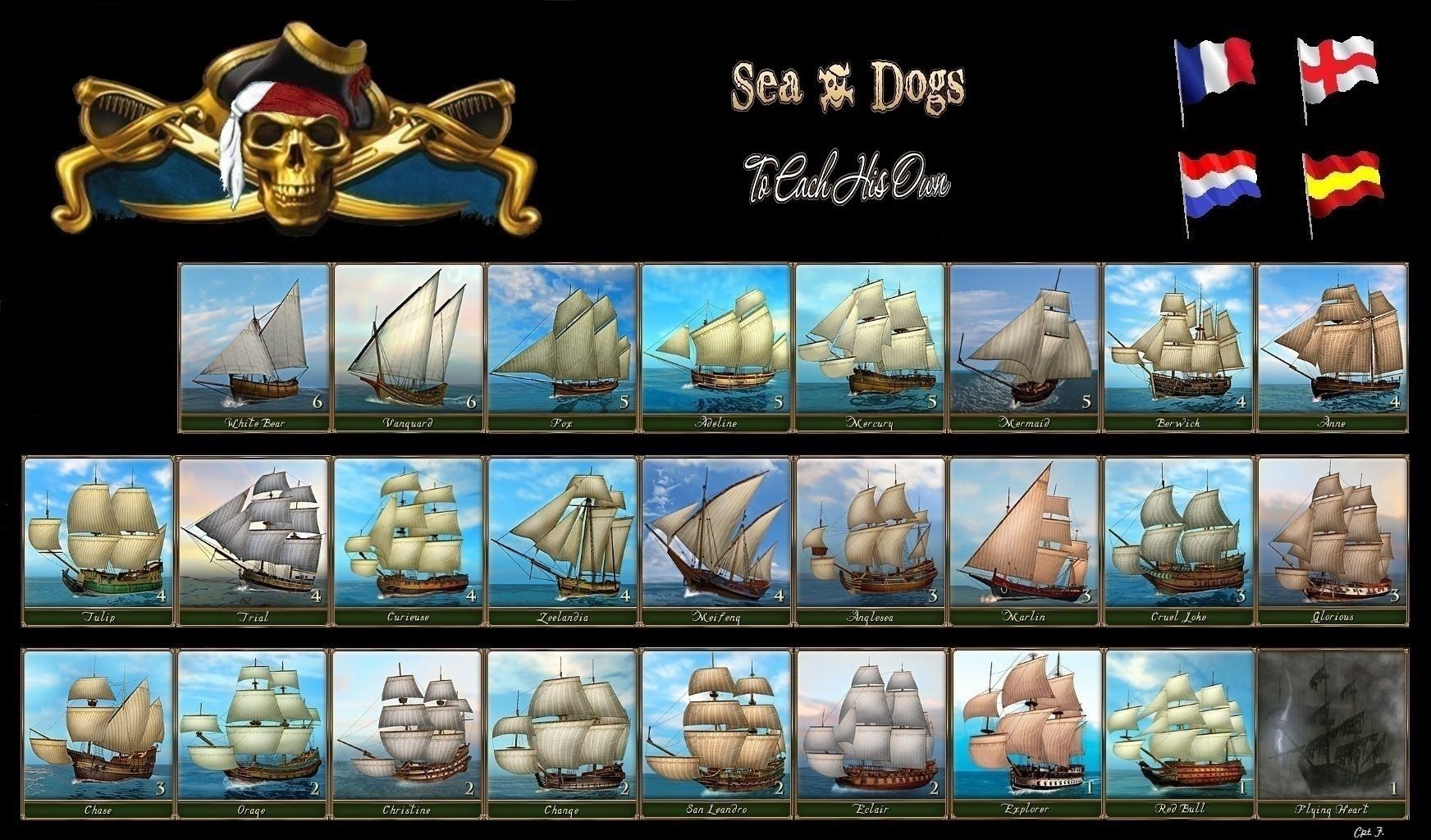Pick the Fox ship card
The width and height of the screenshot is (1431, 840).
[x=563, y=346]
